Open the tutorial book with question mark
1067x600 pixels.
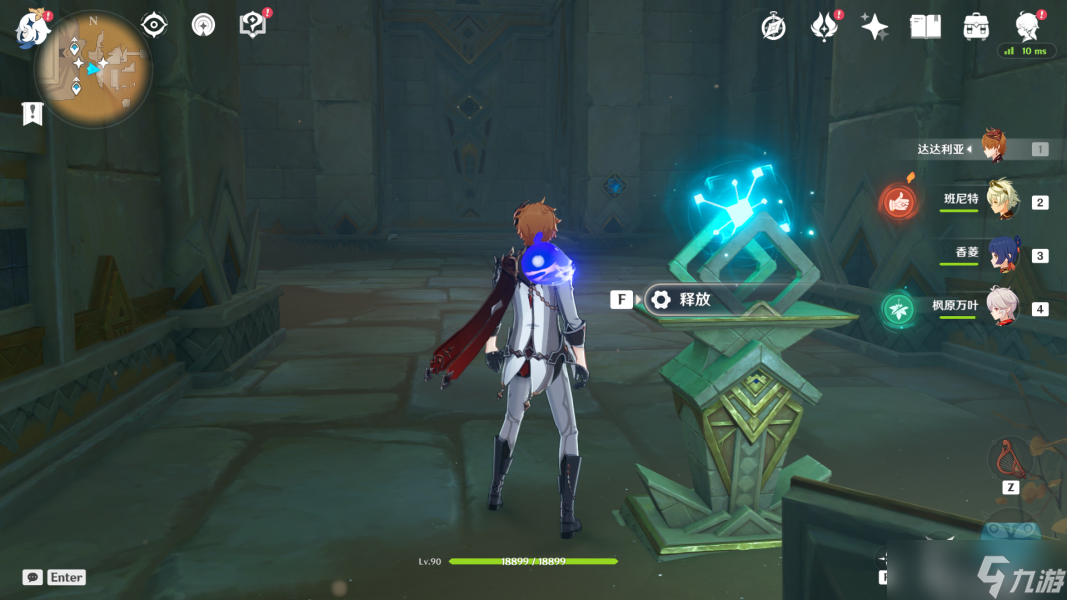(253, 25)
